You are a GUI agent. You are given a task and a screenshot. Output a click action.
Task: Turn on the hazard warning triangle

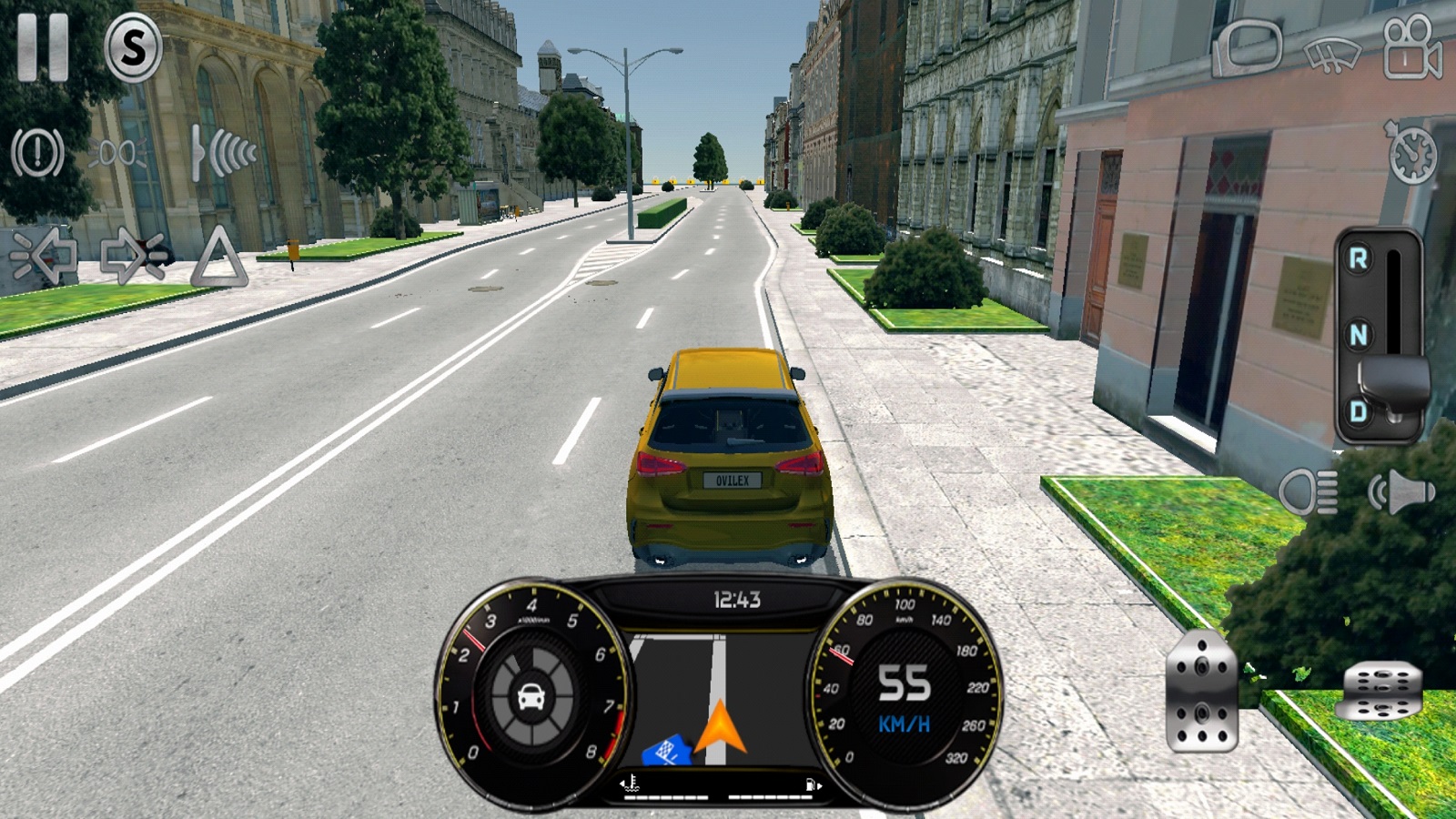click(x=218, y=258)
